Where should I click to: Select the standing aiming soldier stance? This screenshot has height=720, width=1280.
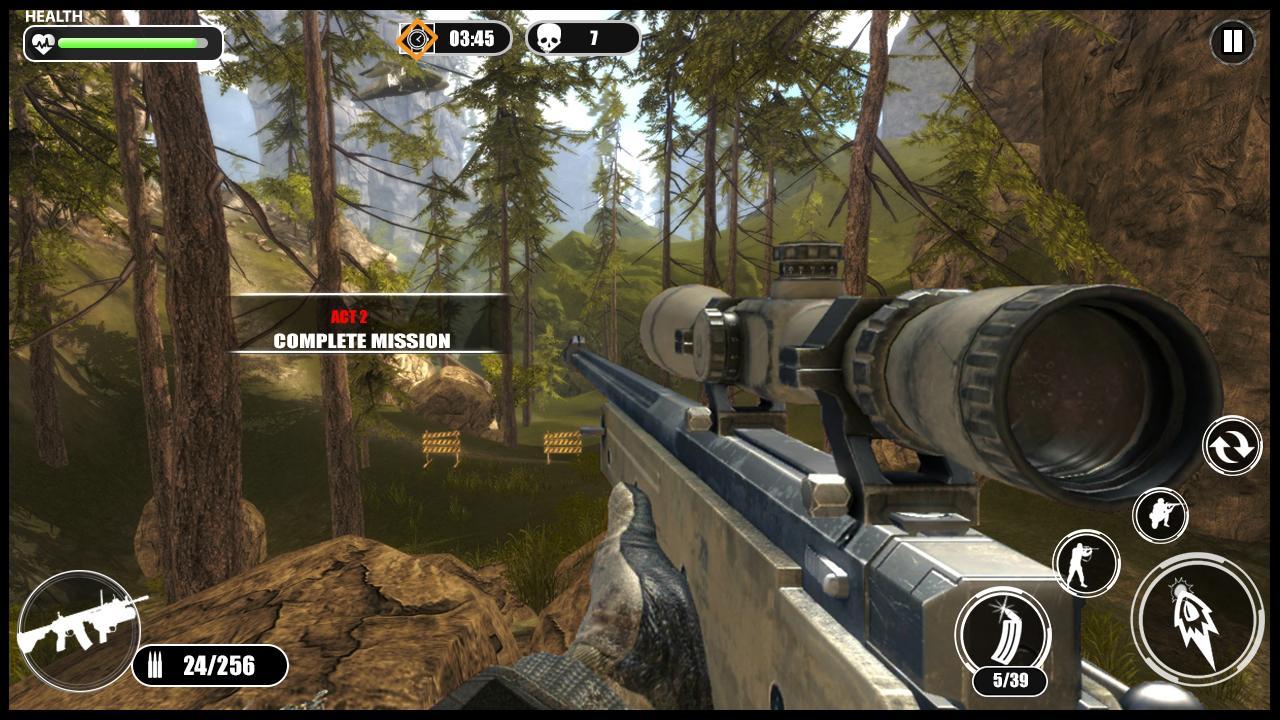coord(1086,563)
